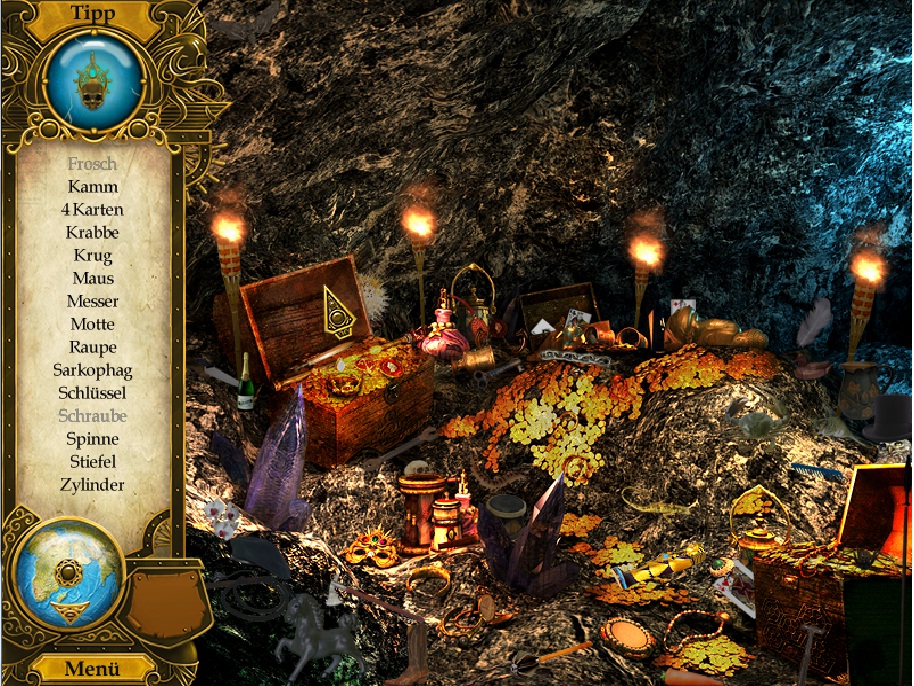Open the Menü button
914x686 pixels.
(93, 668)
